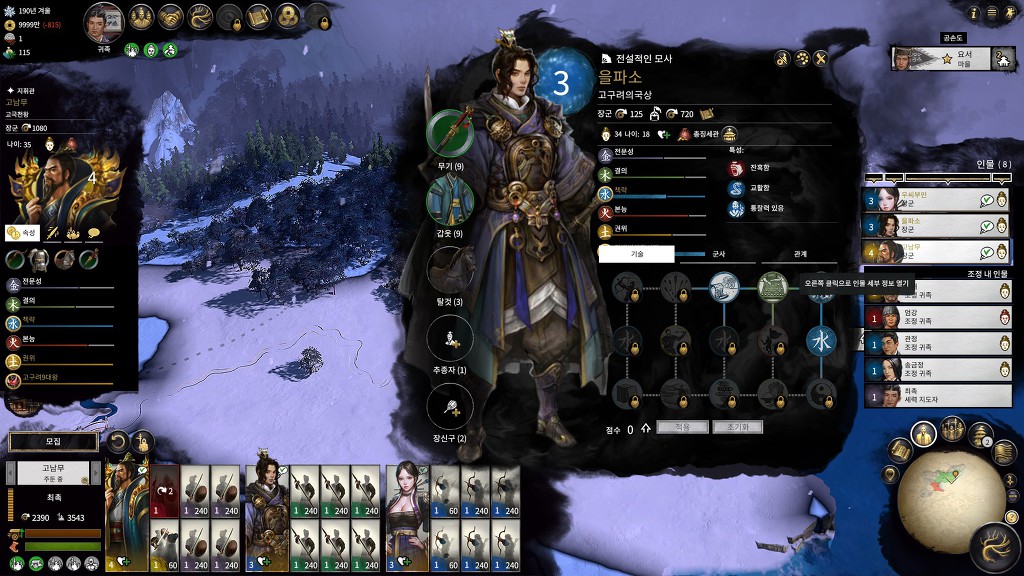Open the diplomacy handshake icon
Image resolution: width=1024 pixels, height=576 pixels.
coord(169,16)
